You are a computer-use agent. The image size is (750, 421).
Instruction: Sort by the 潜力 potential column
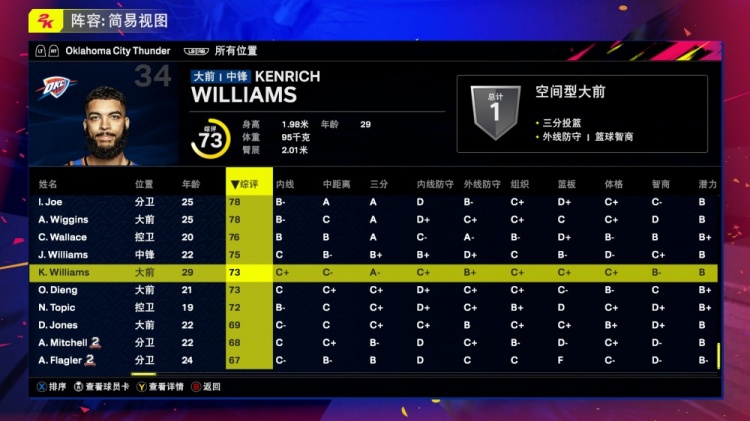coord(707,184)
